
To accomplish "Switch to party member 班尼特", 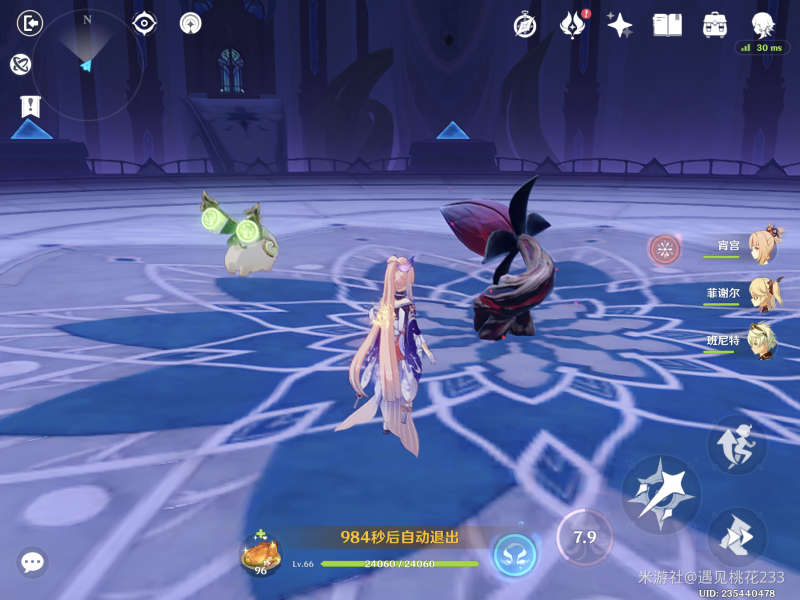I will pos(762,341).
